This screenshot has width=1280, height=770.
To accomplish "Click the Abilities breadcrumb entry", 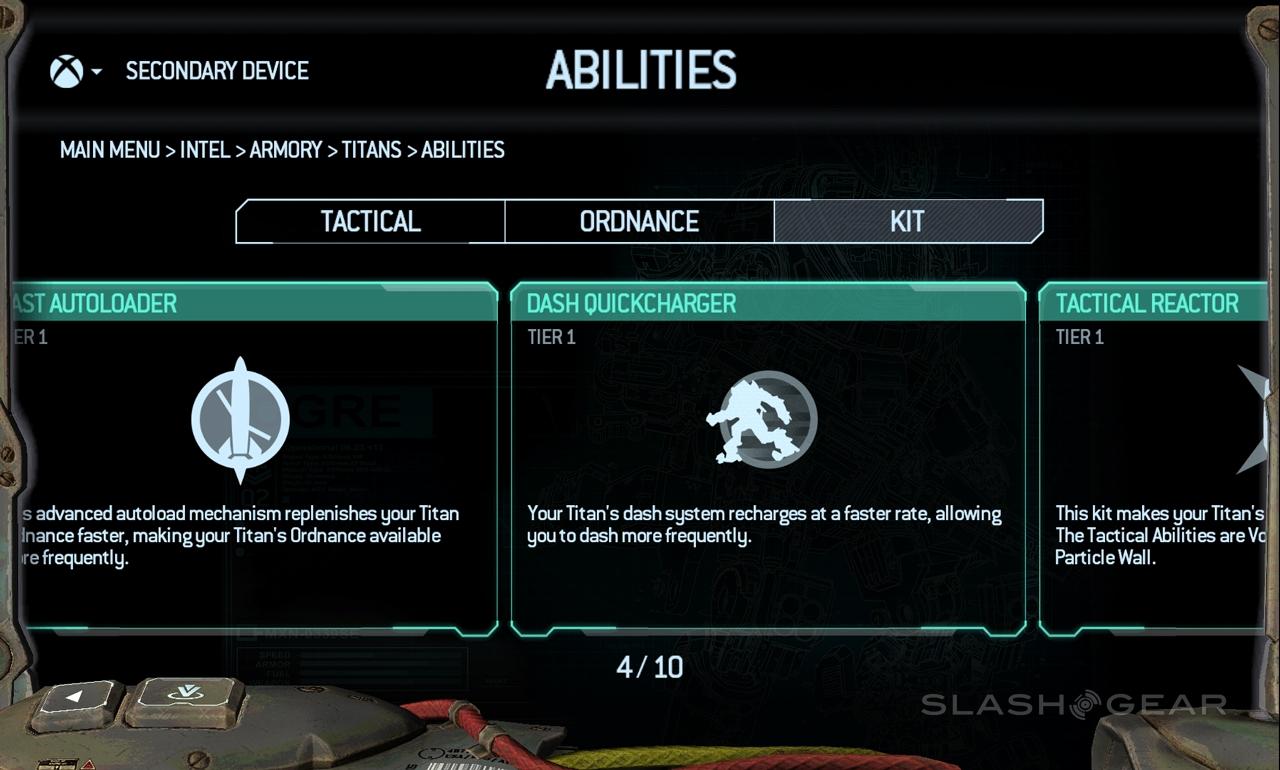I will [x=463, y=150].
